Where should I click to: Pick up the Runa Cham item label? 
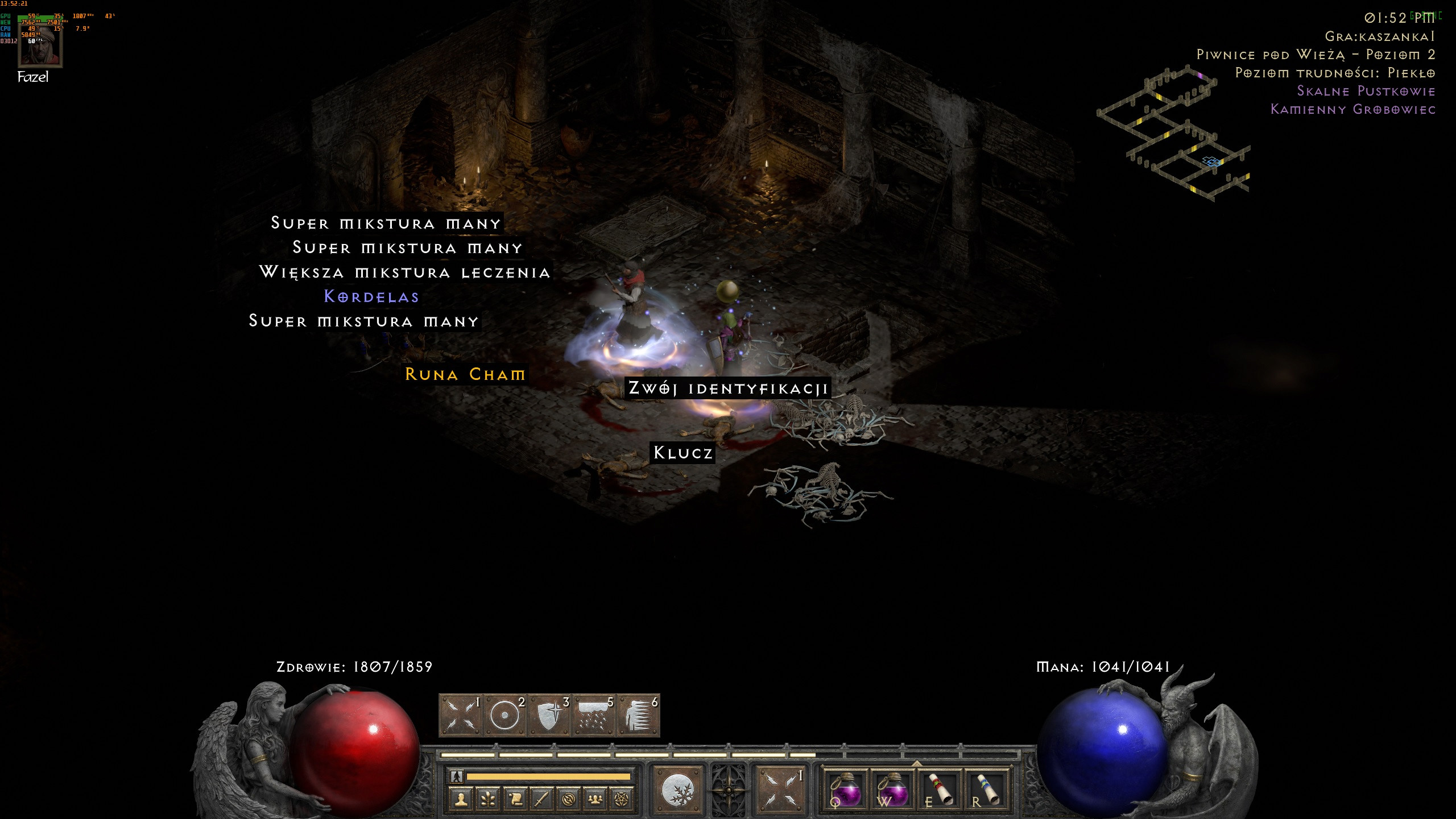(x=465, y=374)
